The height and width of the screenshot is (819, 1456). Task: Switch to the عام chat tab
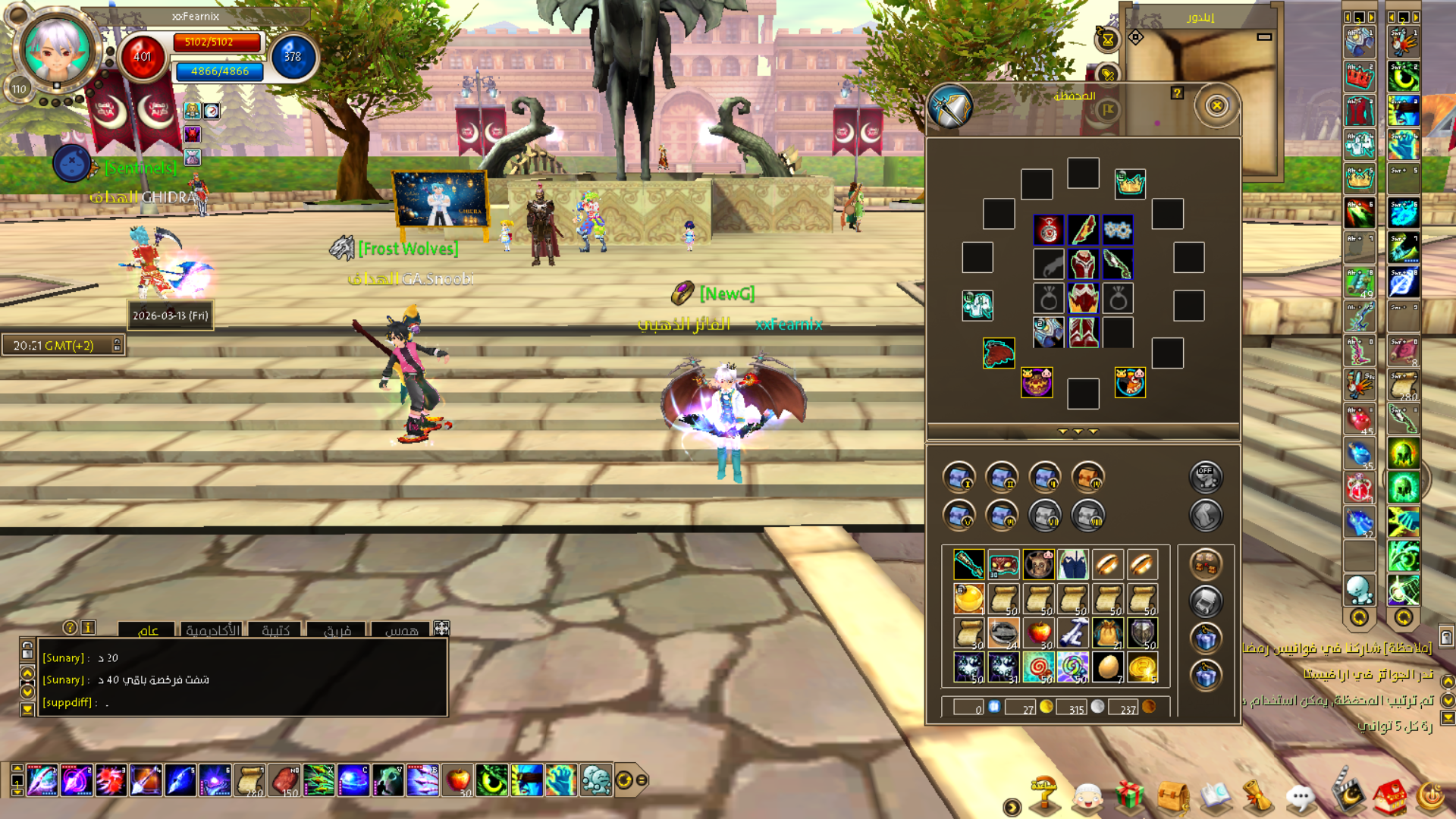tap(148, 630)
